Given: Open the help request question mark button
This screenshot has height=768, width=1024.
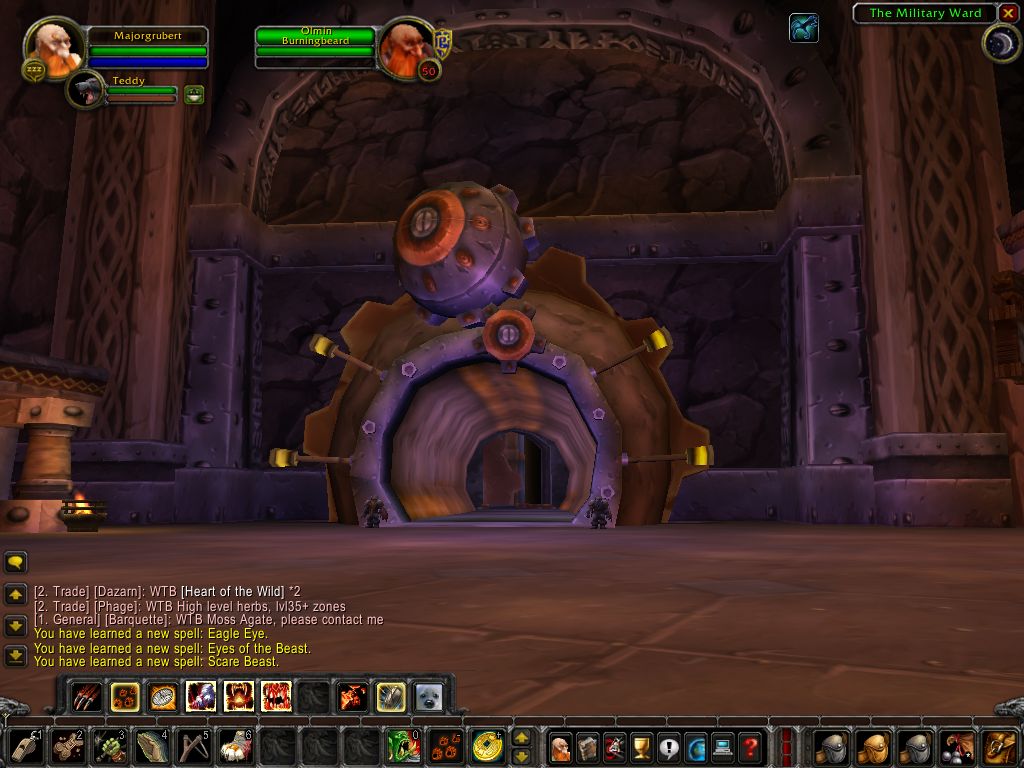Looking at the screenshot, I should click(x=750, y=746).
